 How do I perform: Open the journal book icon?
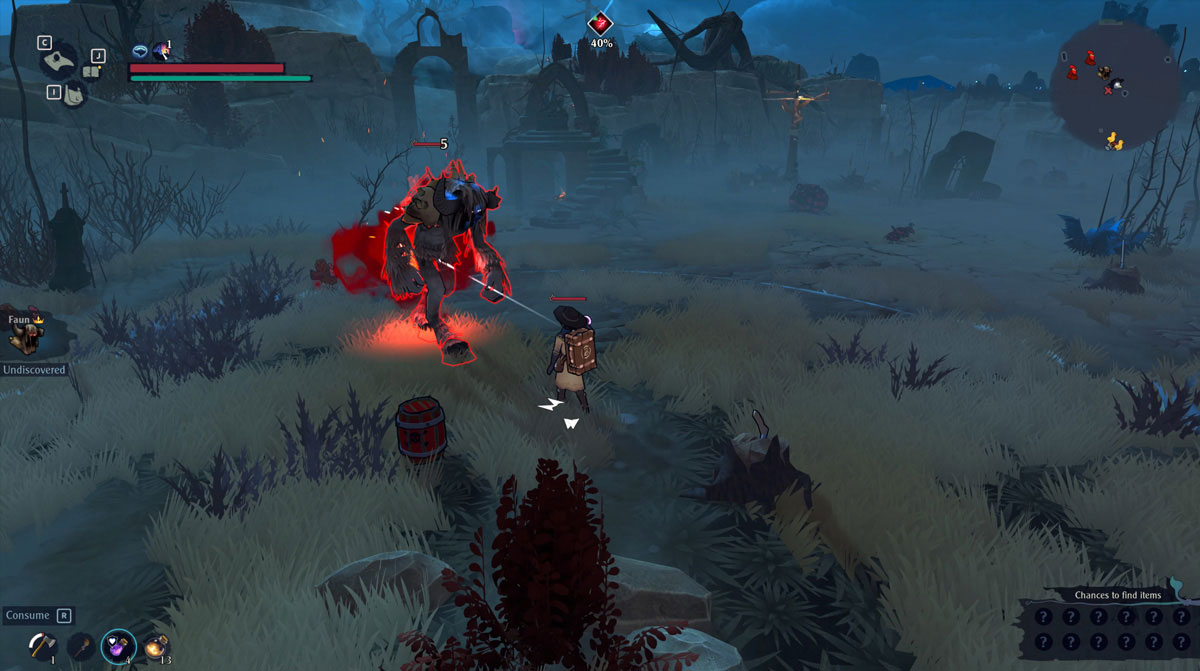coord(92,71)
